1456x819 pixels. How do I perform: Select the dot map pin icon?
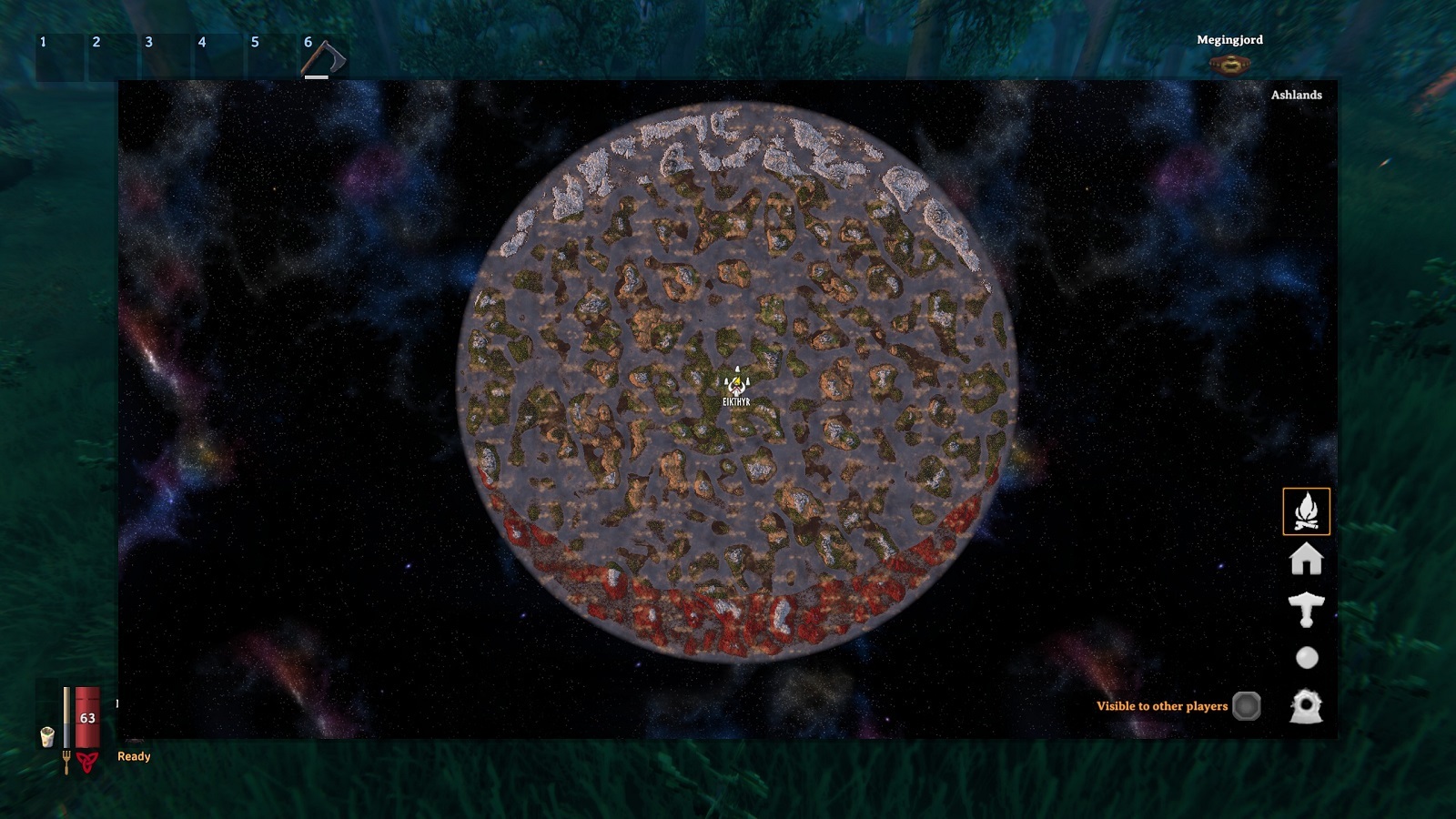(x=1305, y=657)
